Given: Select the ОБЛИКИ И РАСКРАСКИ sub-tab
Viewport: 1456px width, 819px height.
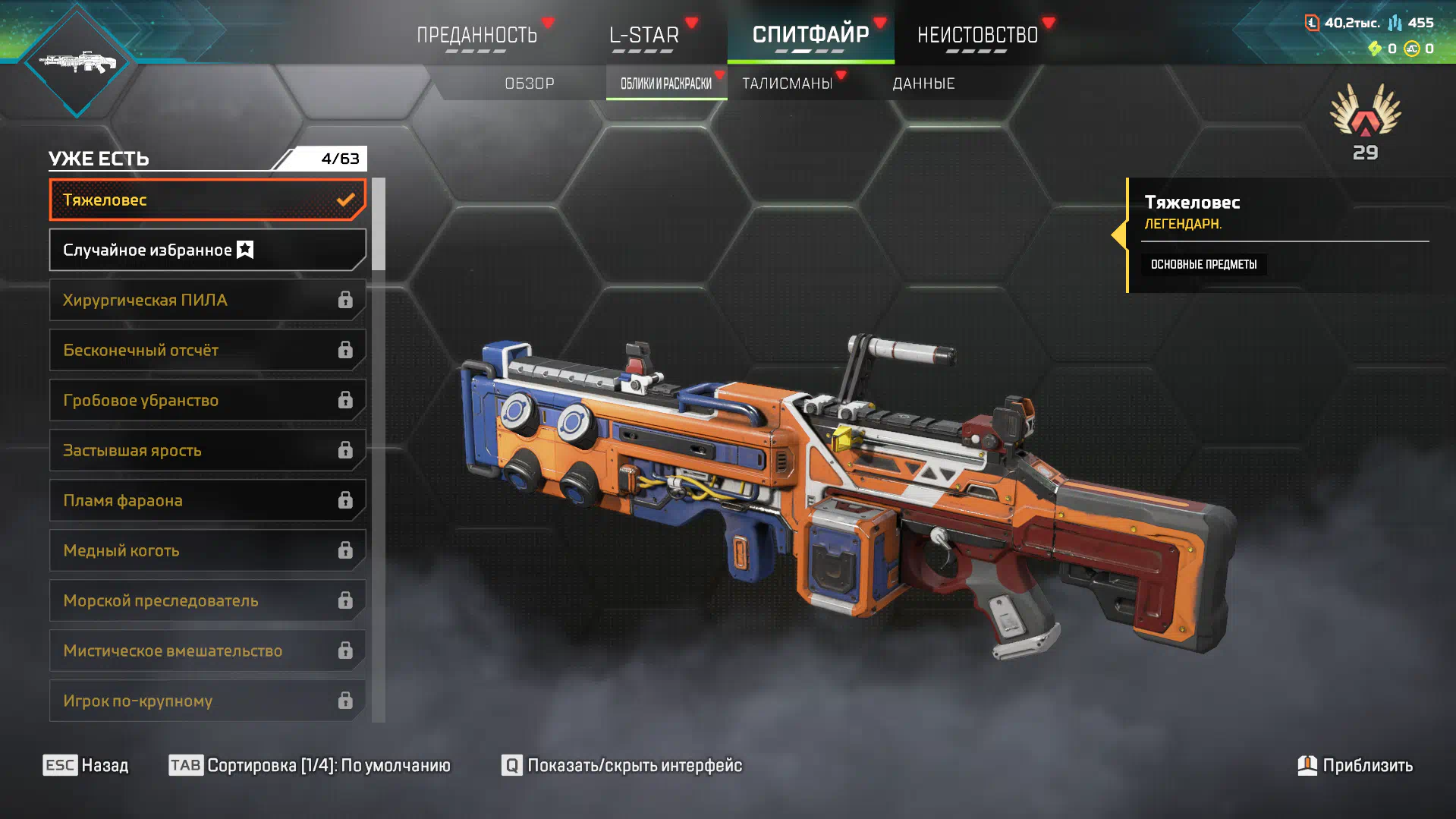Looking at the screenshot, I should (x=666, y=83).
